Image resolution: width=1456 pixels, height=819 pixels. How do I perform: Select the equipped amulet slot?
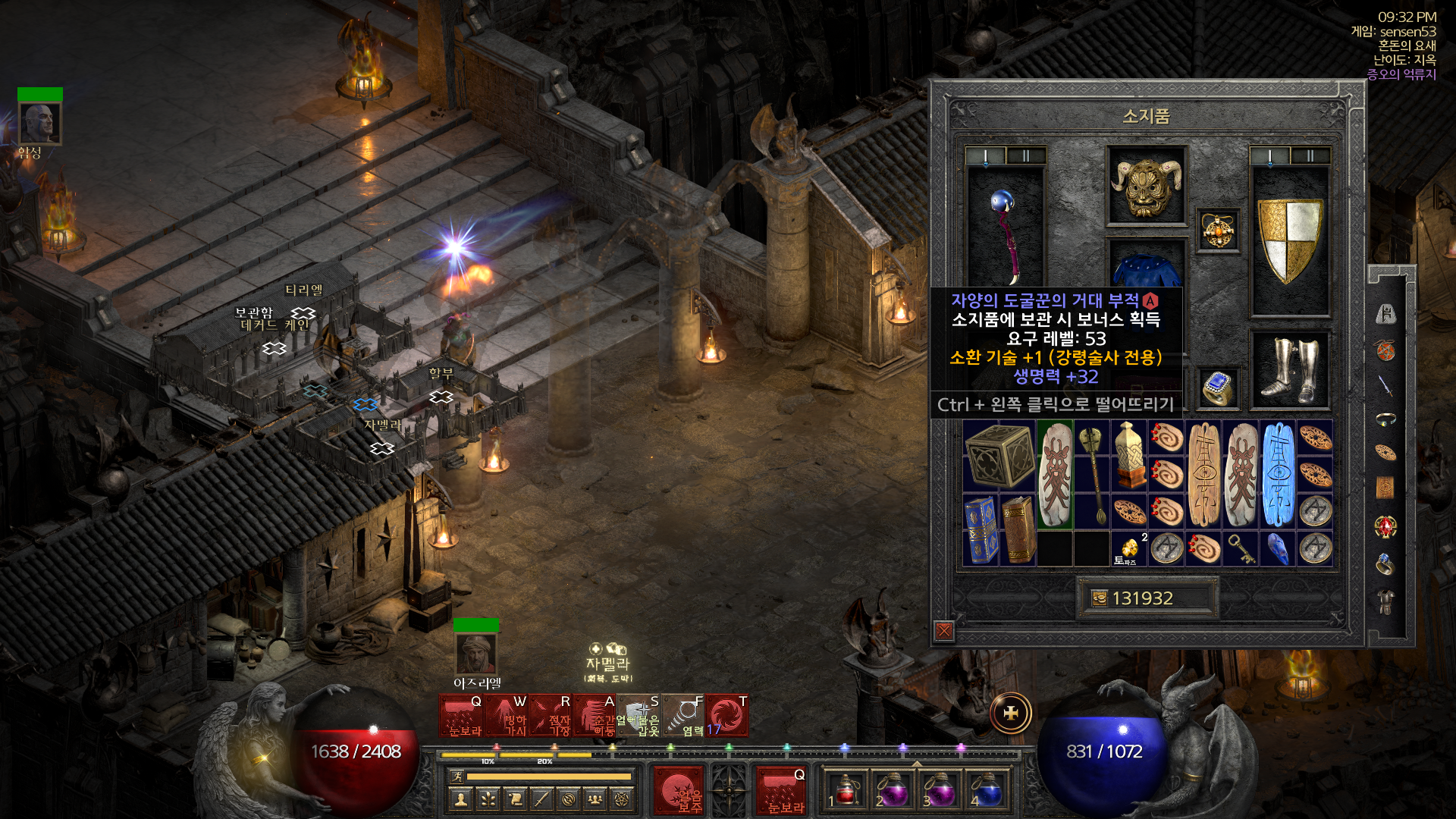point(1218,231)
